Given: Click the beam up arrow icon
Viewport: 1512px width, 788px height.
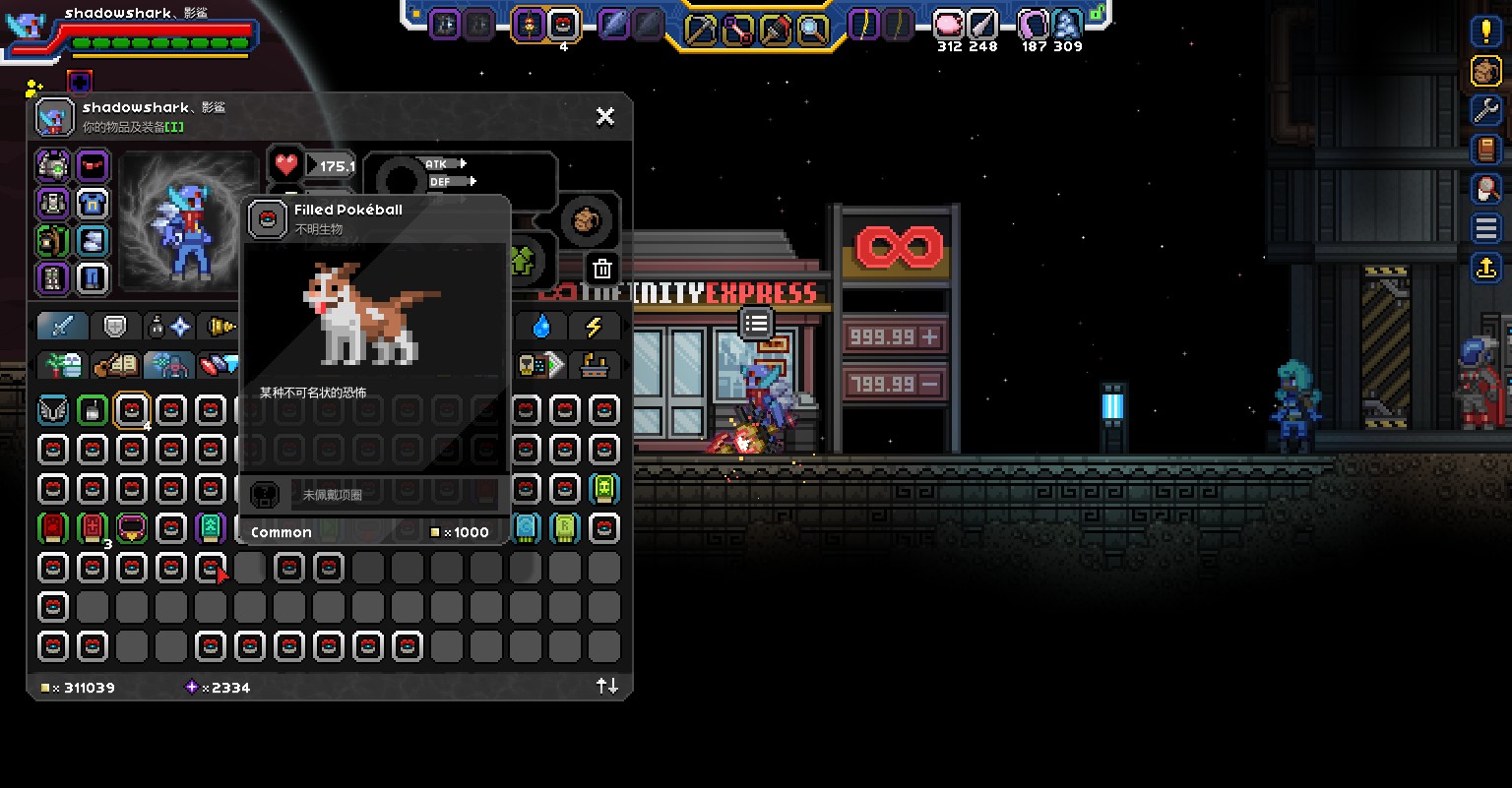Looking at the screenshot, I should 1485,267.
